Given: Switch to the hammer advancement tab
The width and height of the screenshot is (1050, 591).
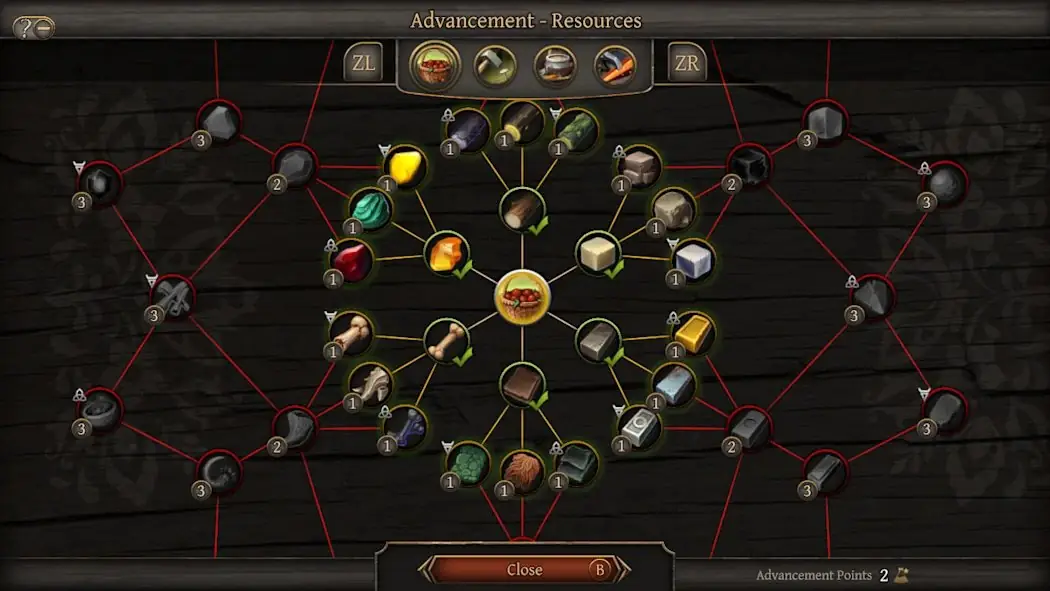Looking at the screenshot, I should (x=495, y=66).
